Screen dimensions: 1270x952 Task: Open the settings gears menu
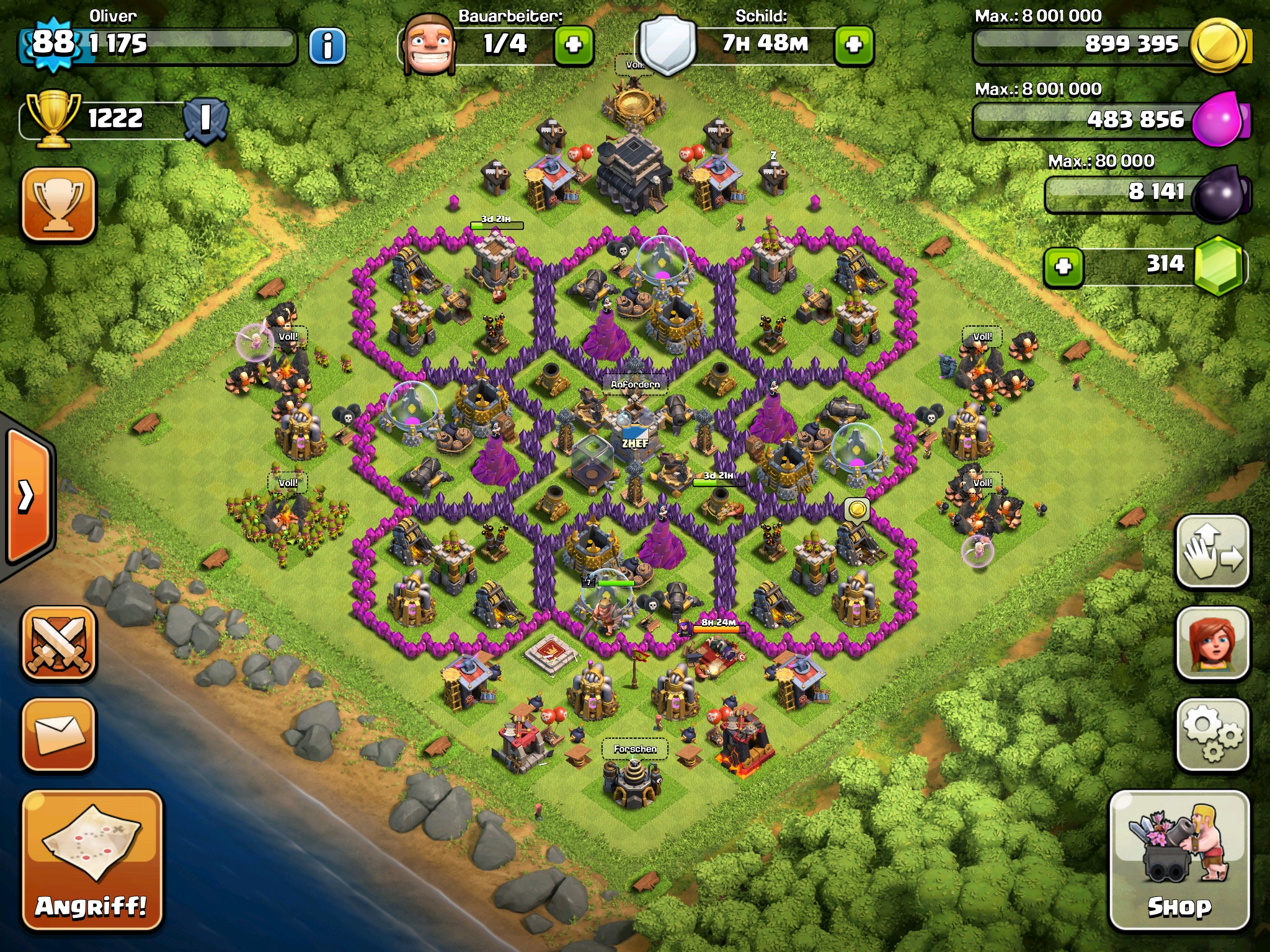point(1212,735)
